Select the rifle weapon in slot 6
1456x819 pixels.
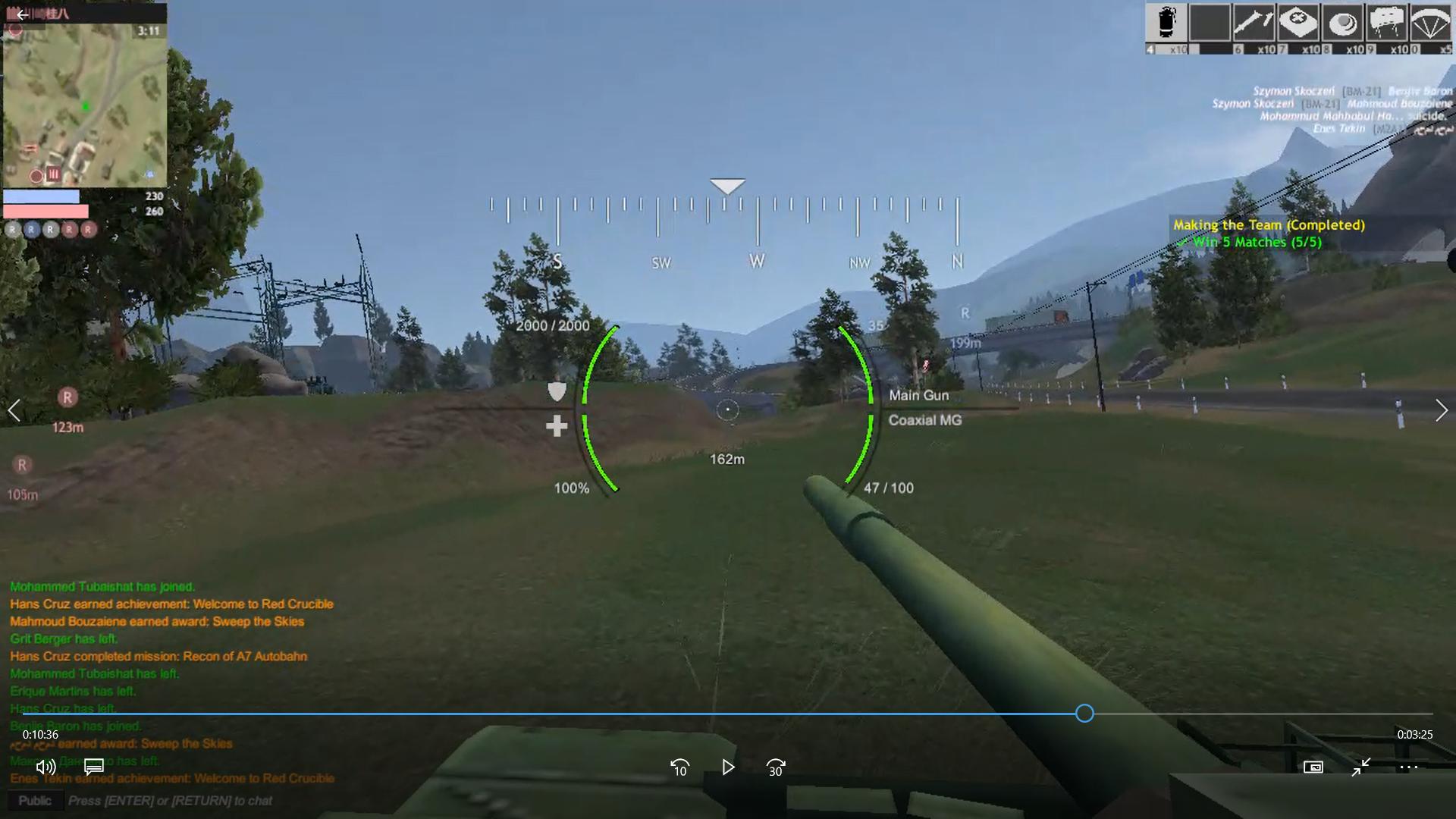(x=1255, y=23)
